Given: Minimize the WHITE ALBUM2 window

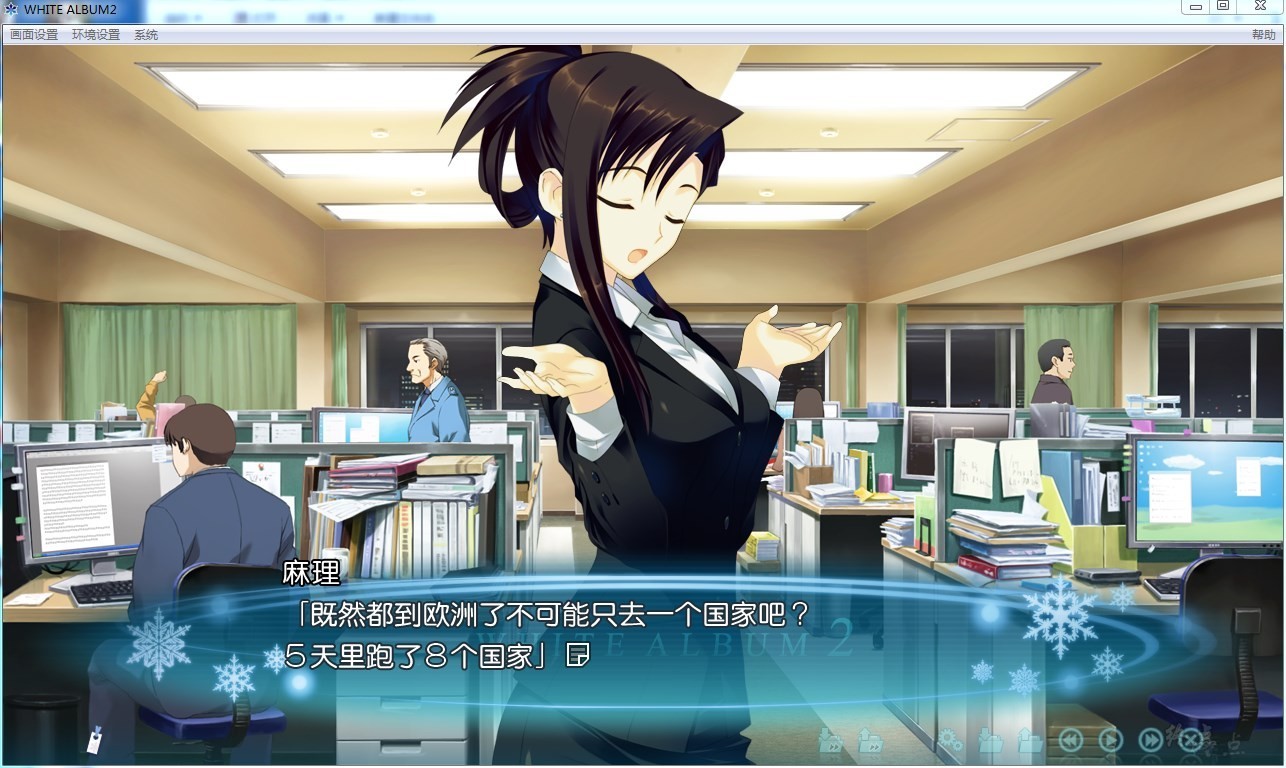Looking at the screenshot, I should (x=1195, y=7).
